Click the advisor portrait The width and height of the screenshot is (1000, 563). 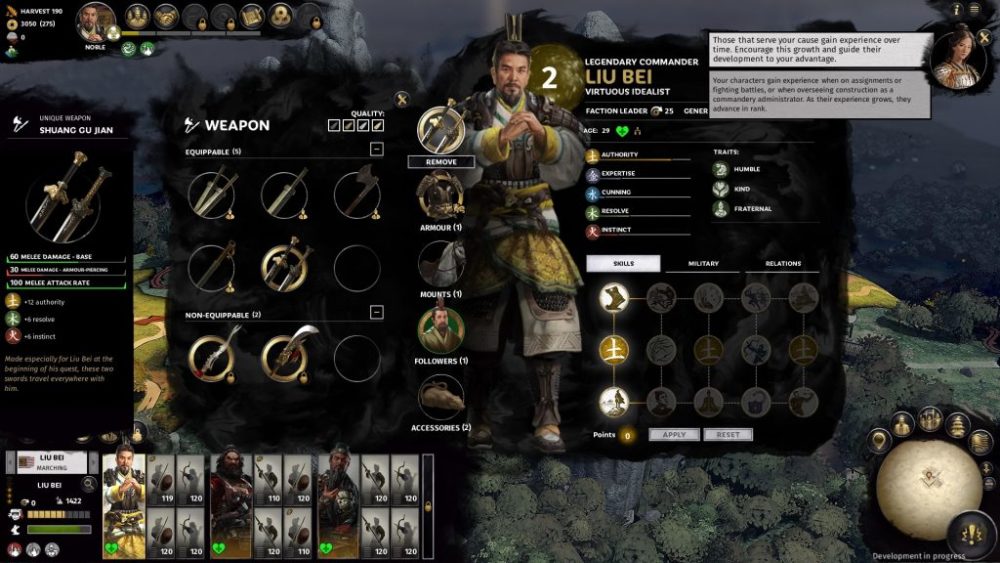(956, 60)
